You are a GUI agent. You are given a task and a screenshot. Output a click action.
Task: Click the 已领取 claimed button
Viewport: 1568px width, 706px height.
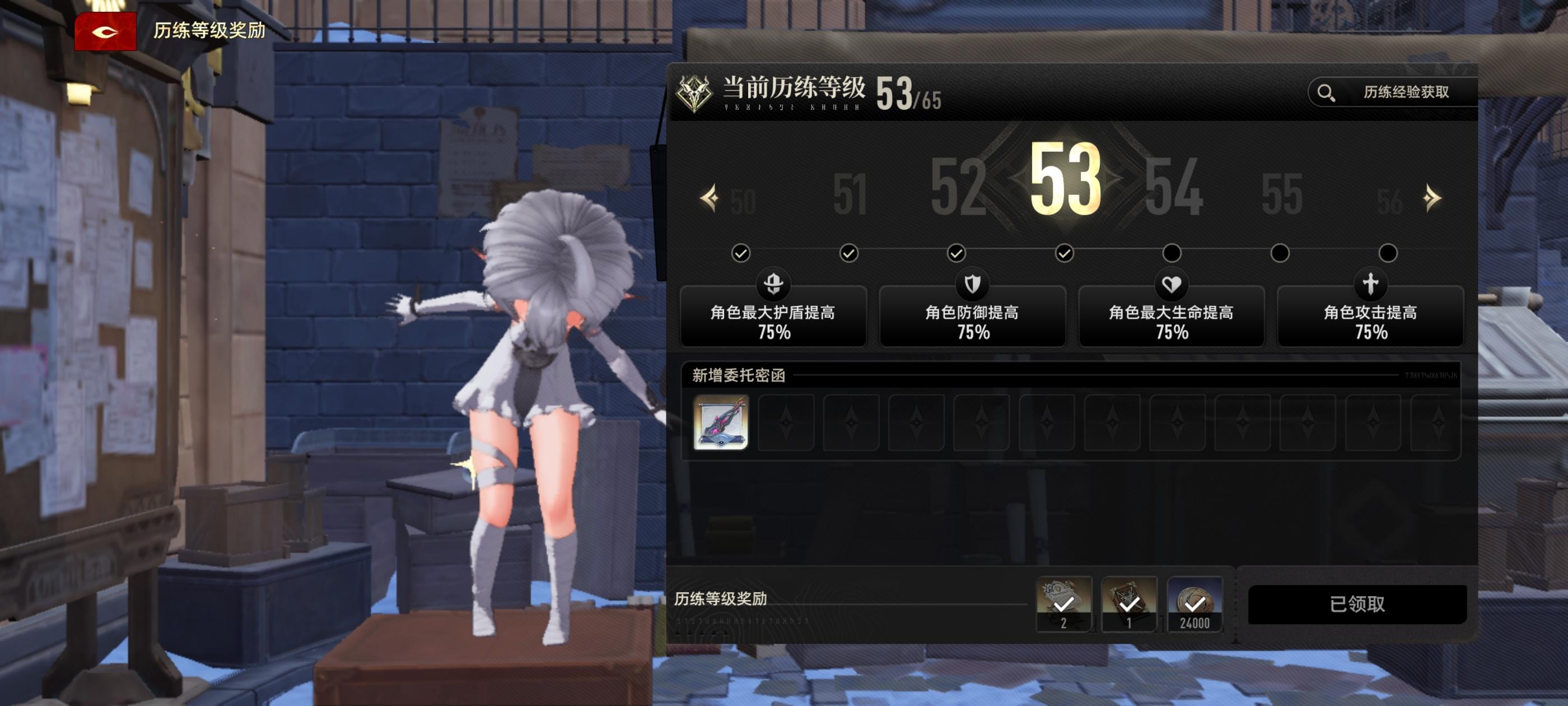pos(1356,604)
